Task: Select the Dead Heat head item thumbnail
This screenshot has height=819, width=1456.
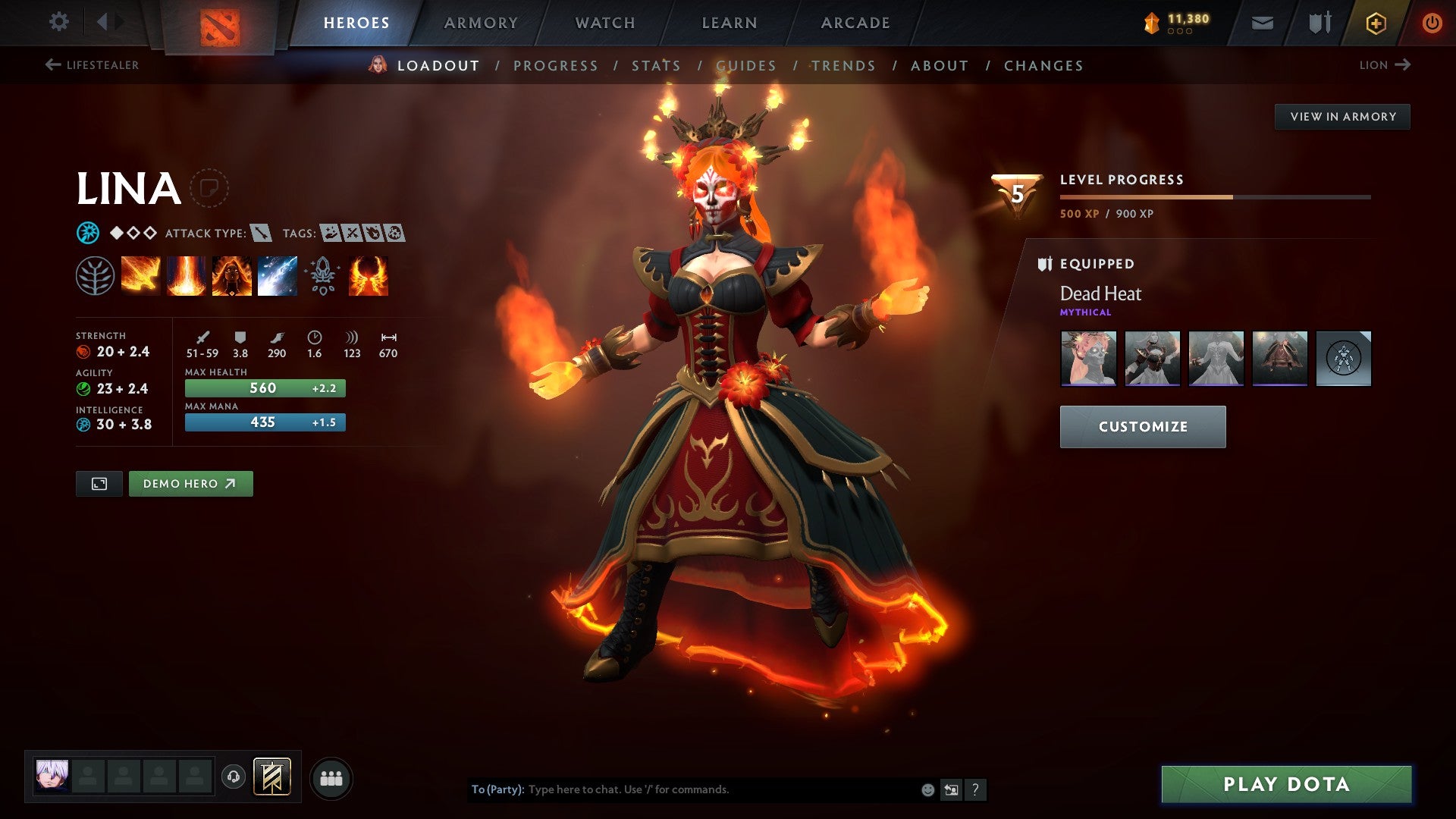Action: (x=1087, y=359)
